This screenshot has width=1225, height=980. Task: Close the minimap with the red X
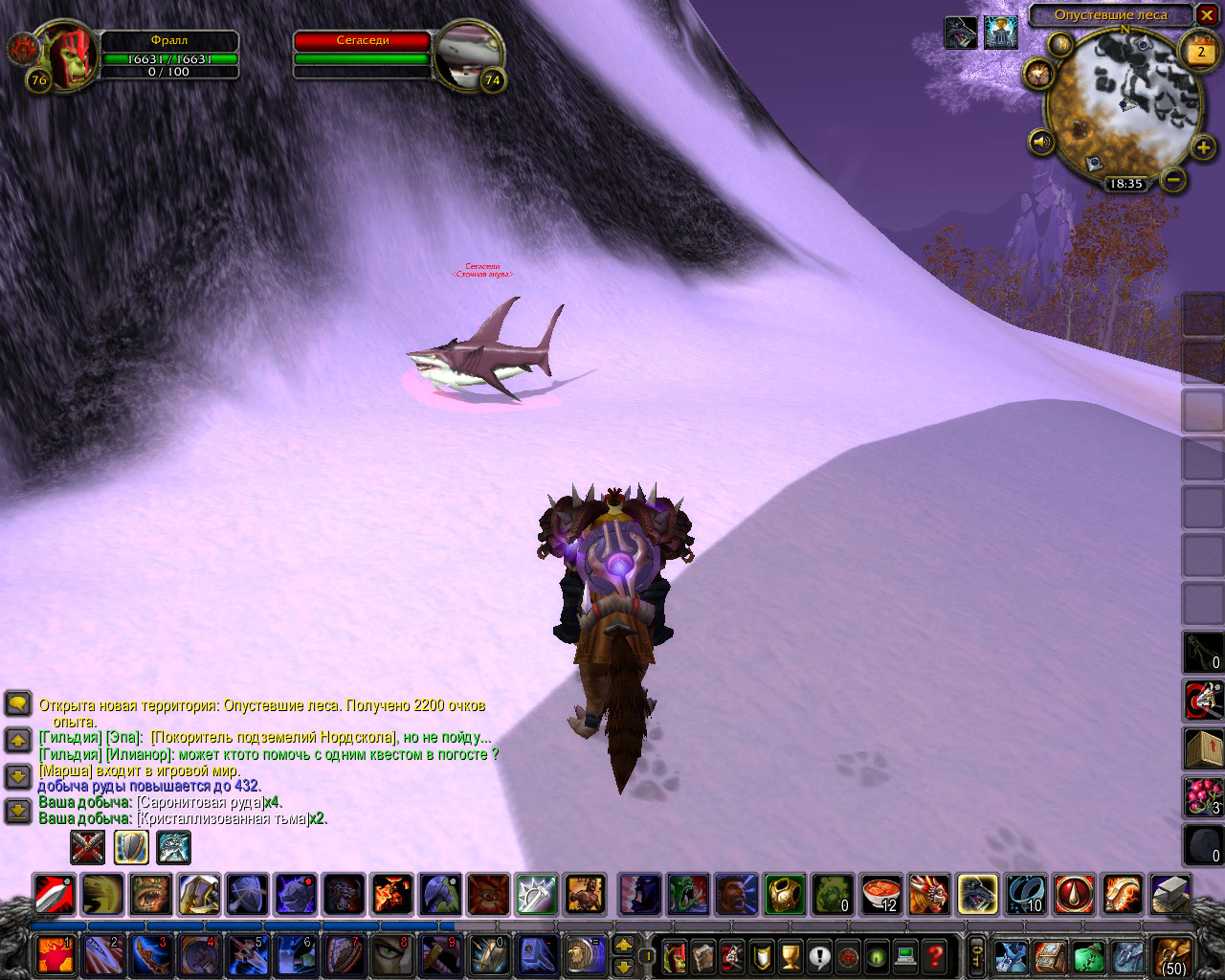(x=1207, y=15)
